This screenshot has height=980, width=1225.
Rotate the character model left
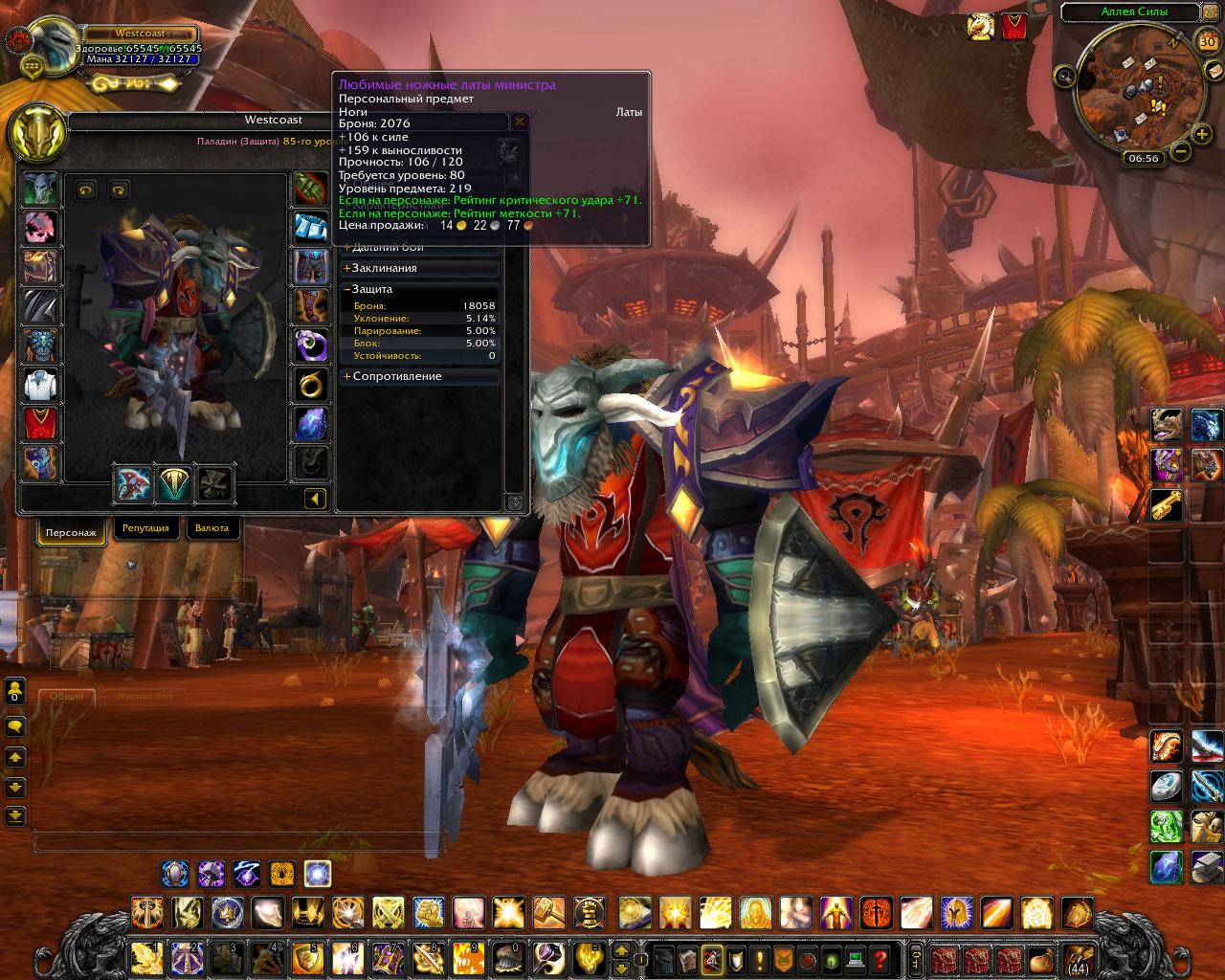coord(86,190)
